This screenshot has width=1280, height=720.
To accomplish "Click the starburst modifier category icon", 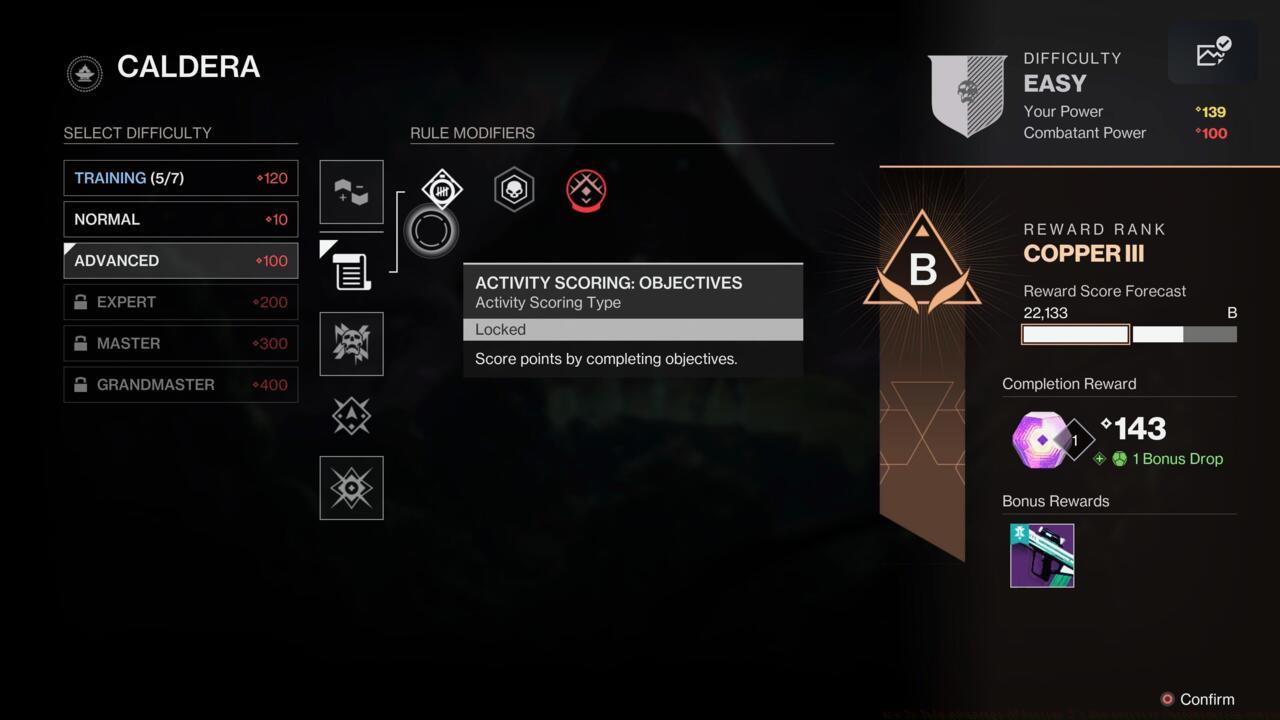I will click(x=351, y=488).
